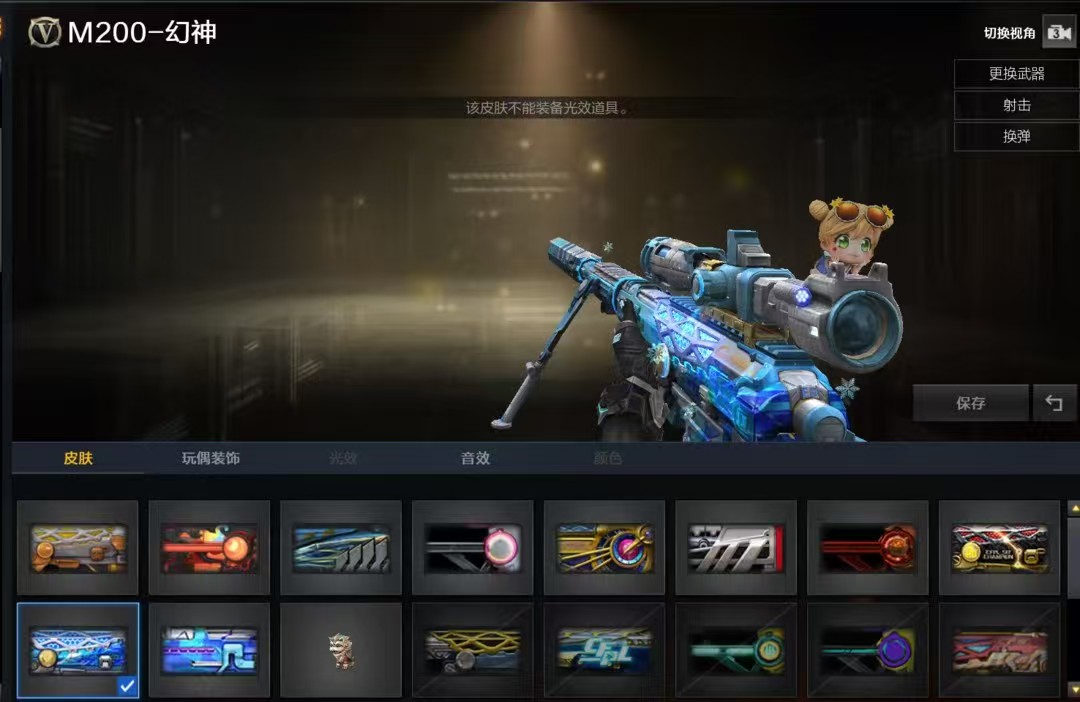
Task: Click the 更换武器 button
Action: coord(1016,73)
